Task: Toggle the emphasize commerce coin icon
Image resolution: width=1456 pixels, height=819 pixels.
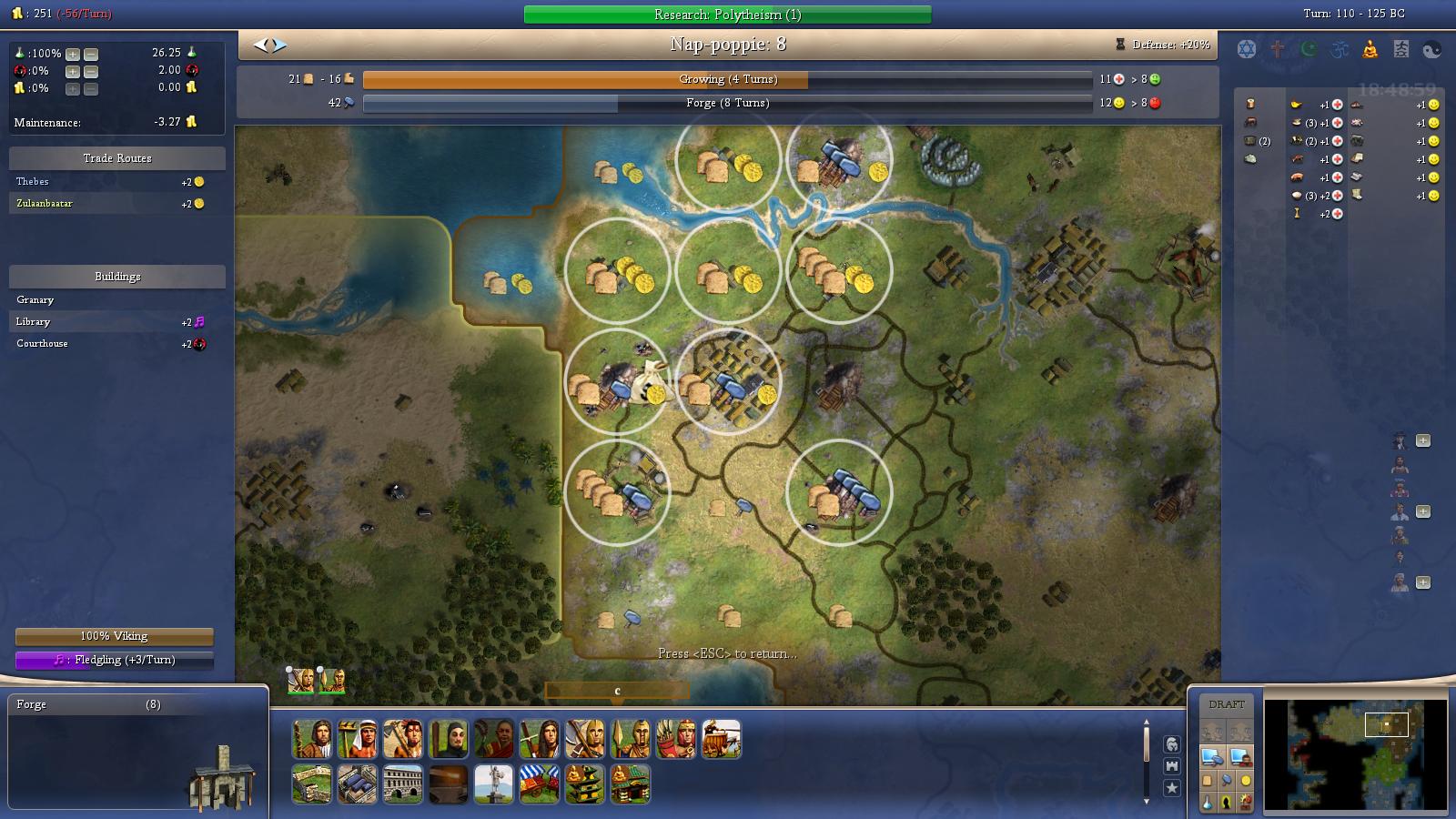Action: click(x=1244, y=782)
